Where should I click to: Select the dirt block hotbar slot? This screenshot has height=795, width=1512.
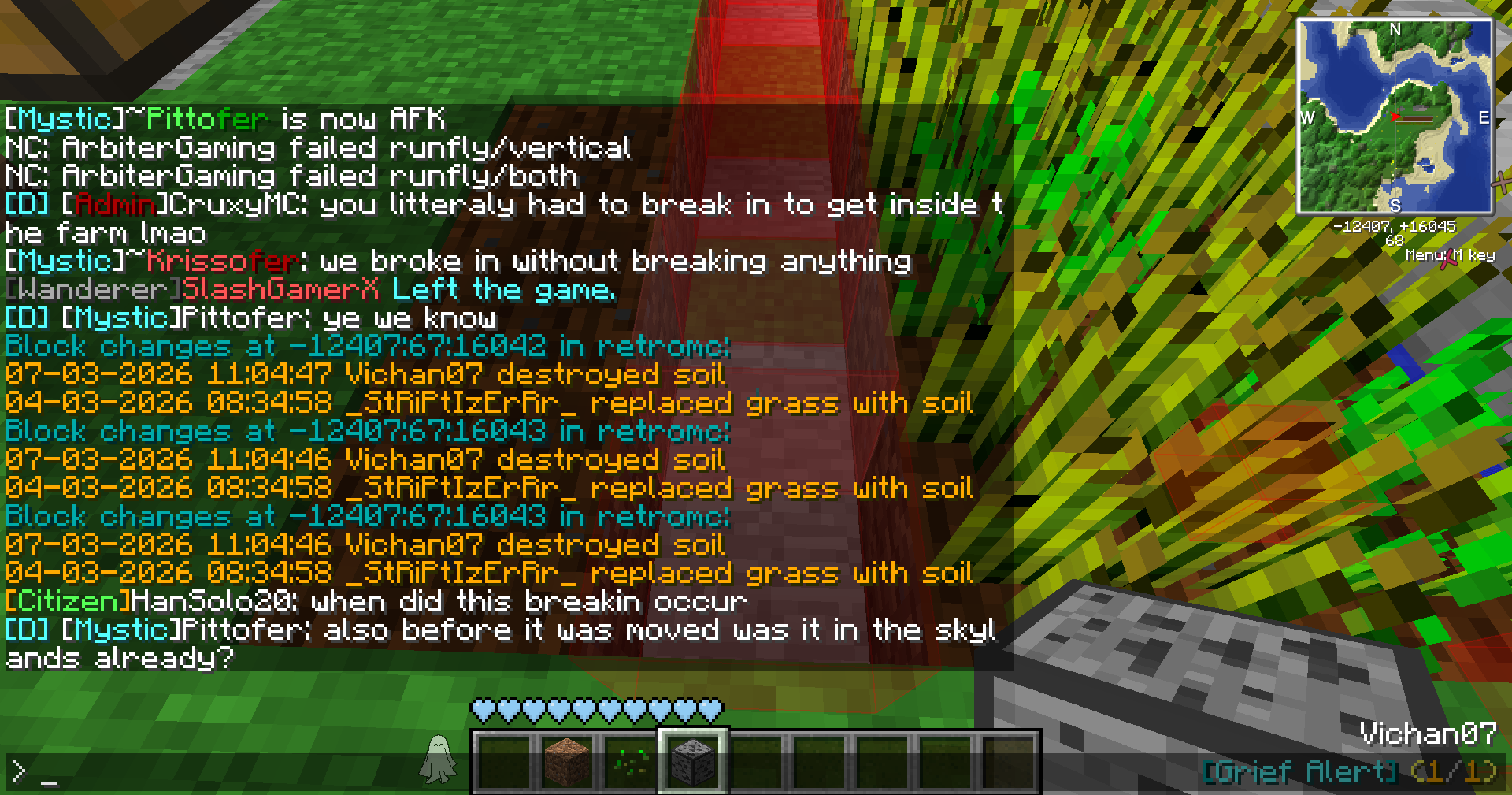coord(567,761)
